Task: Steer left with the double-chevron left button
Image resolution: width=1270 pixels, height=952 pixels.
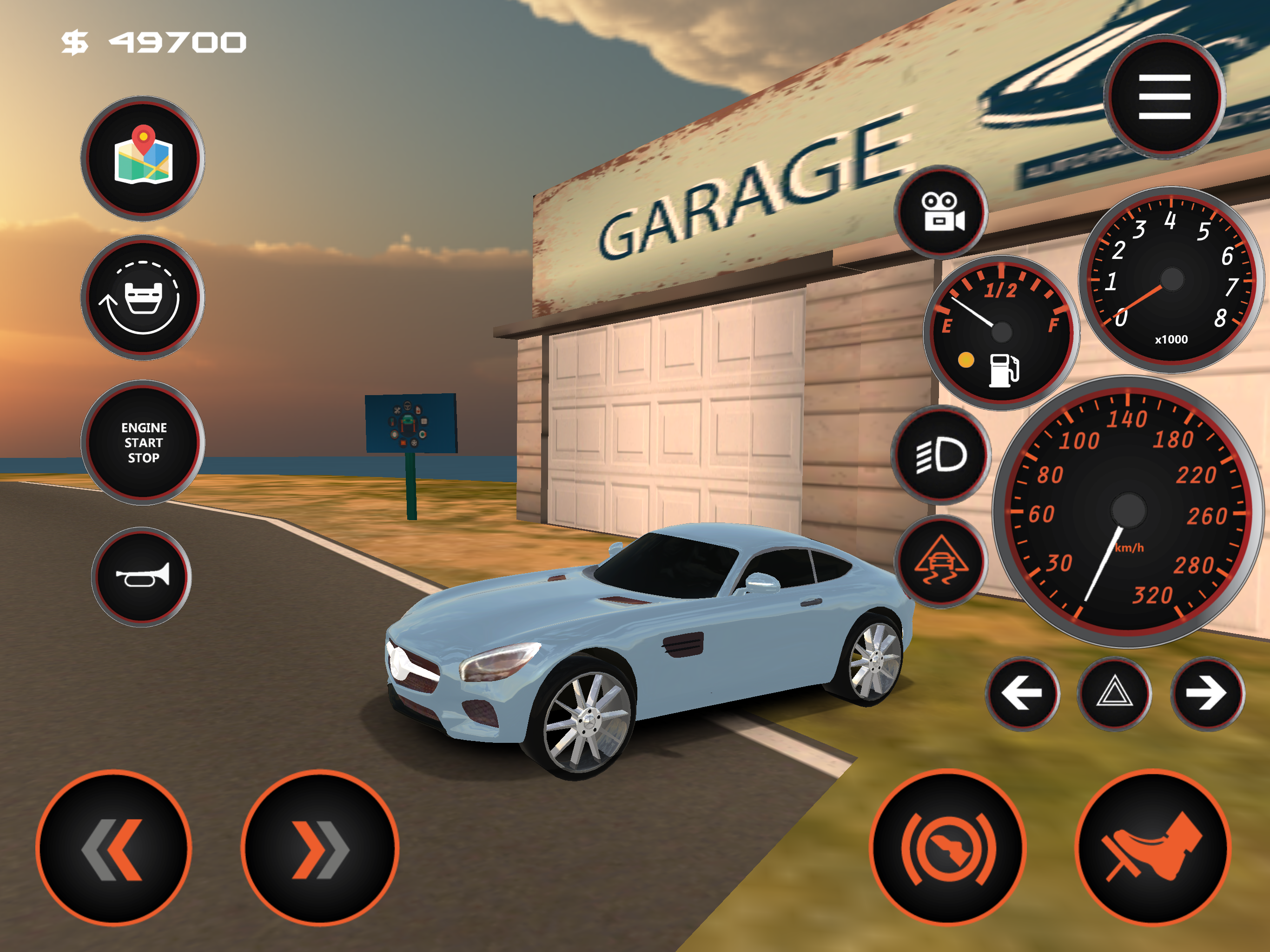Action: (x=114, y=848)
